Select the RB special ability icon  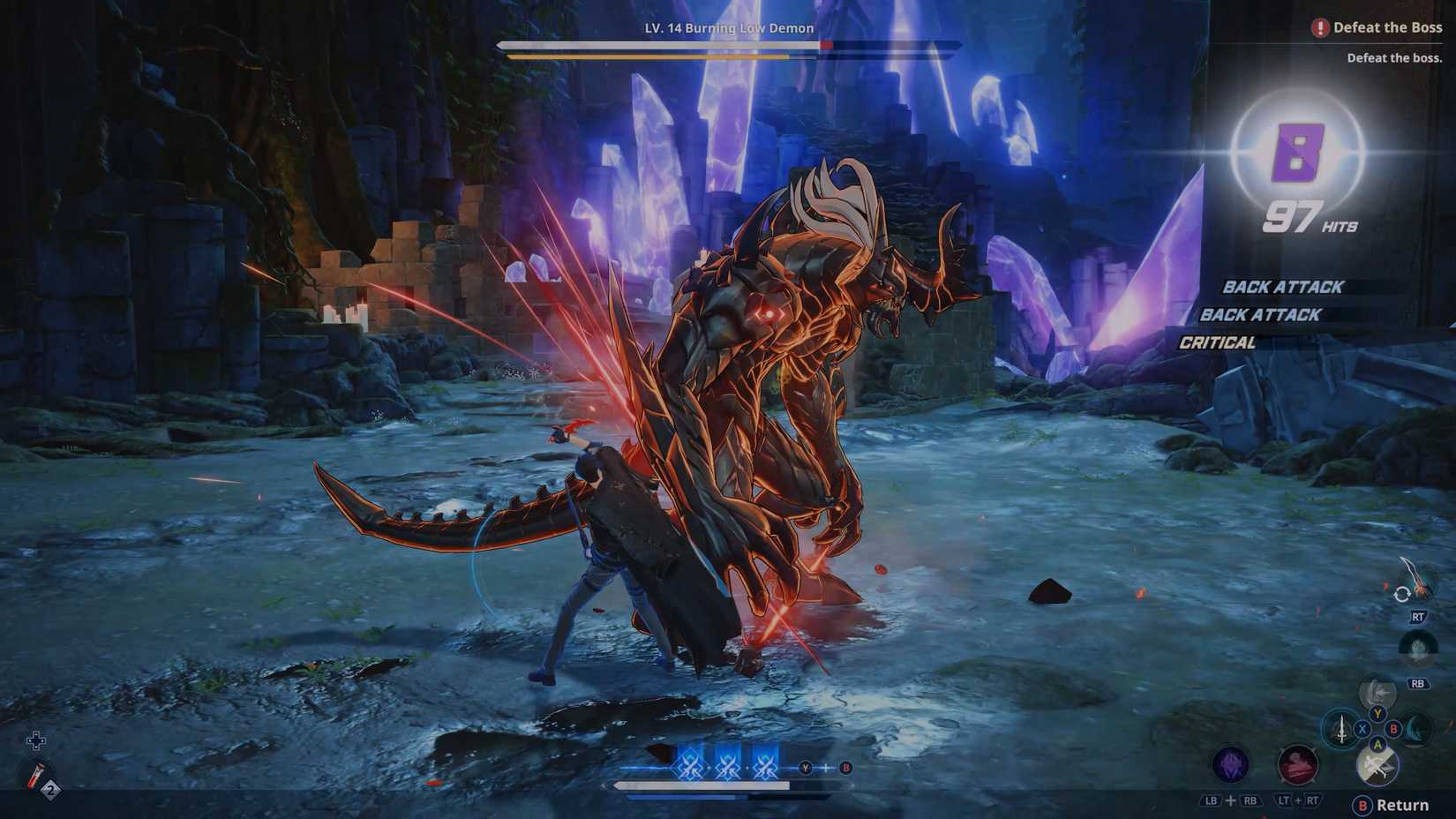pos(1417,647)
